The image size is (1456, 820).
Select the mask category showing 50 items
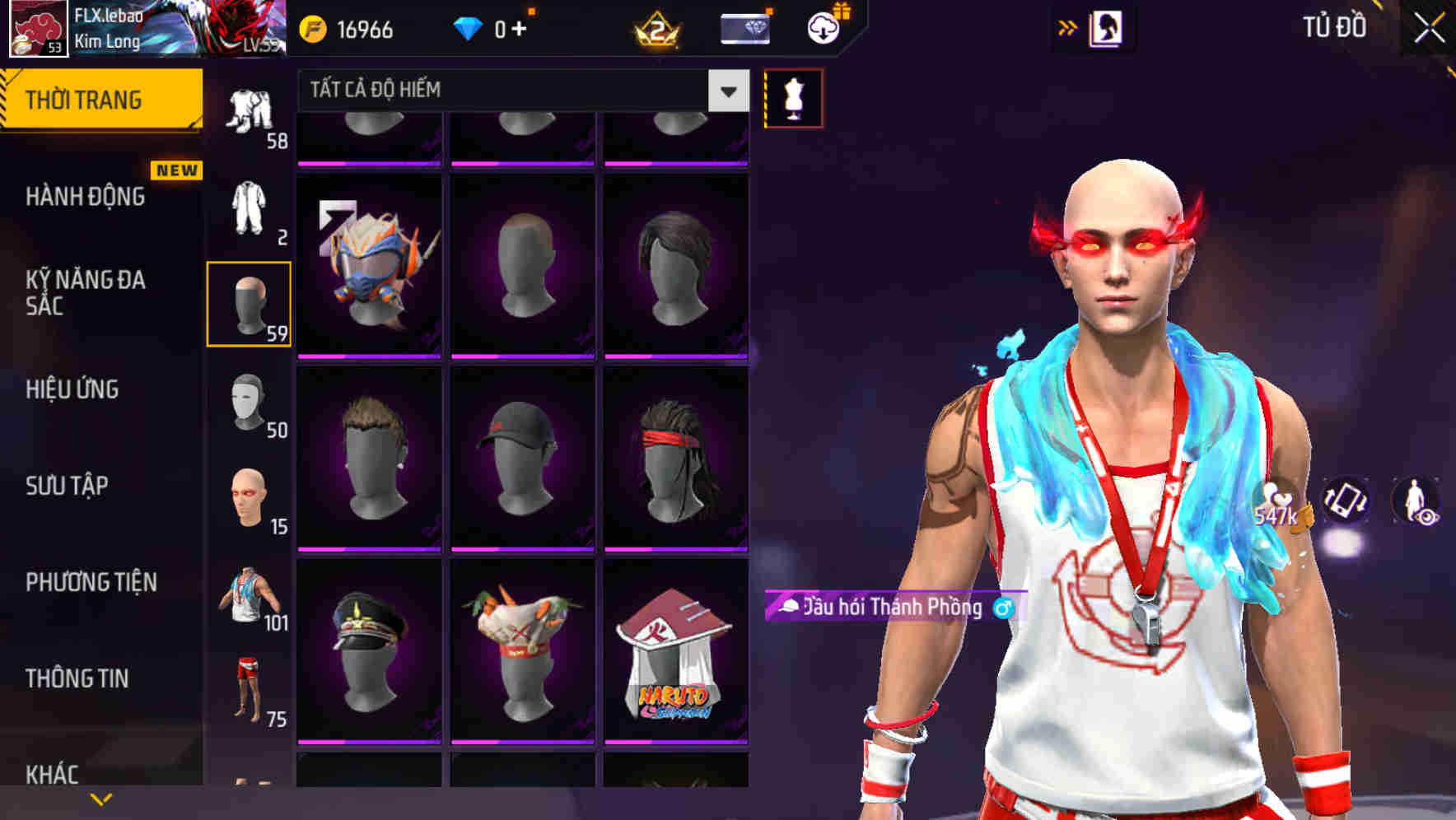(x=249, y=403)
